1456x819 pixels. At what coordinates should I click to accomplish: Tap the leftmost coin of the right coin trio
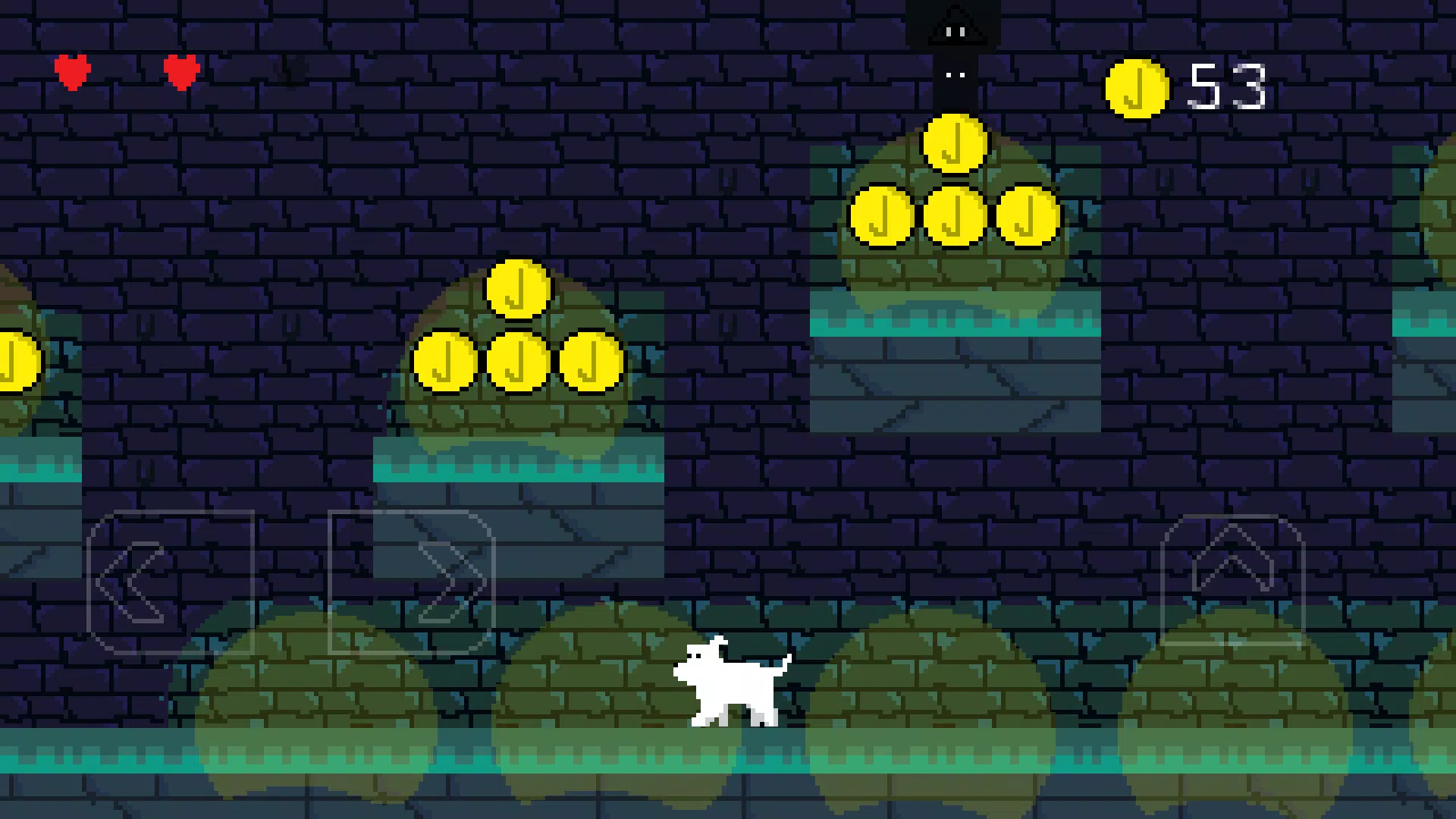pos(882,218)
